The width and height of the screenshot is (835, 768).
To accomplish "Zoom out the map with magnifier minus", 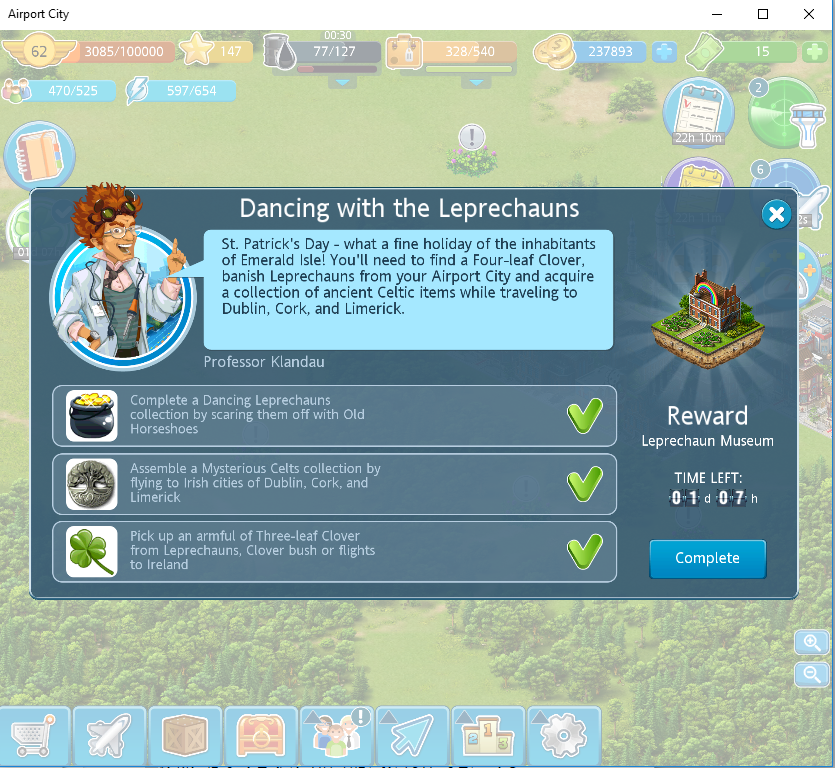I will pos(812,675).
